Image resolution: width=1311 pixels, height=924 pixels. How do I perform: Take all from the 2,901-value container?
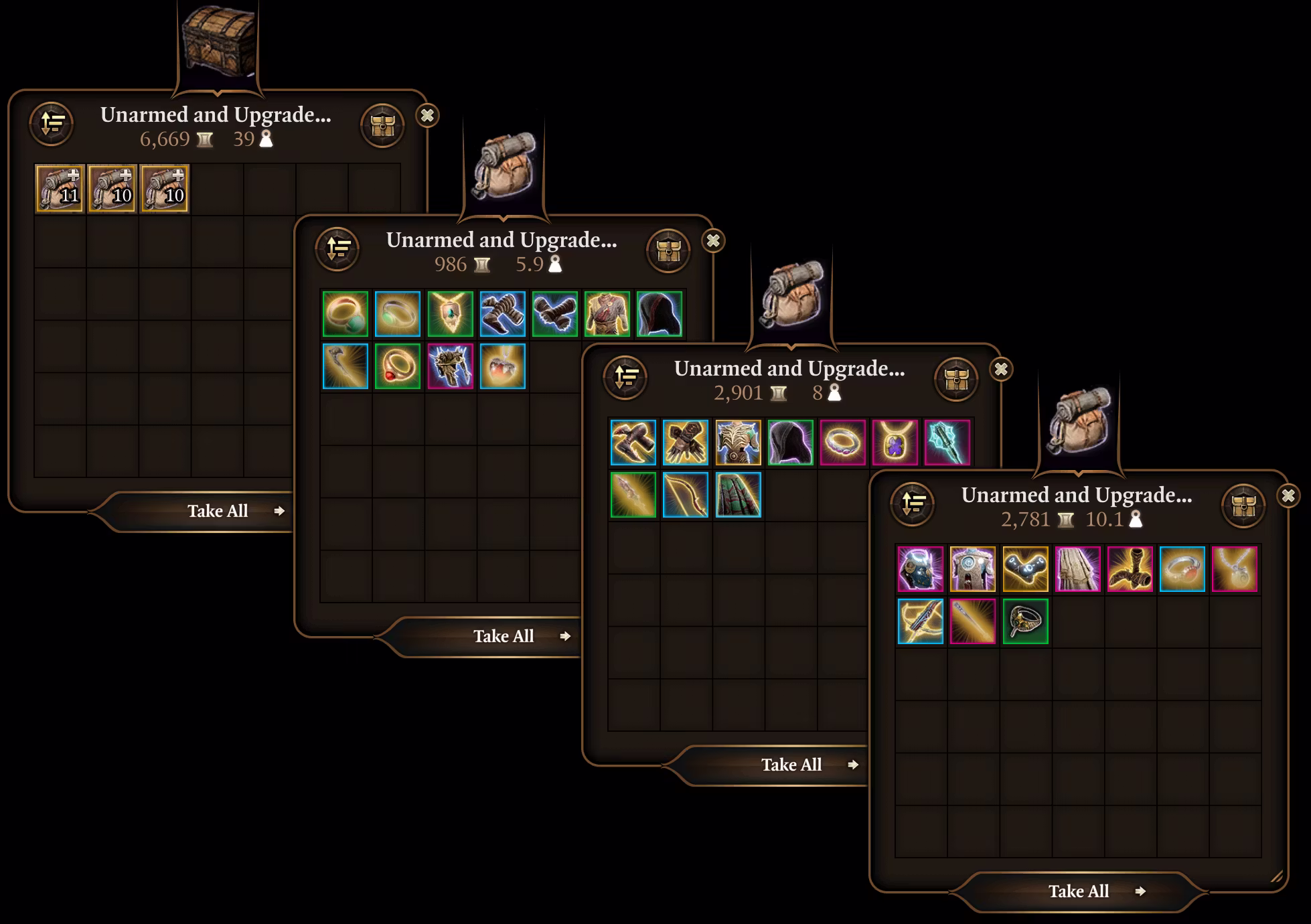point(791,765)
